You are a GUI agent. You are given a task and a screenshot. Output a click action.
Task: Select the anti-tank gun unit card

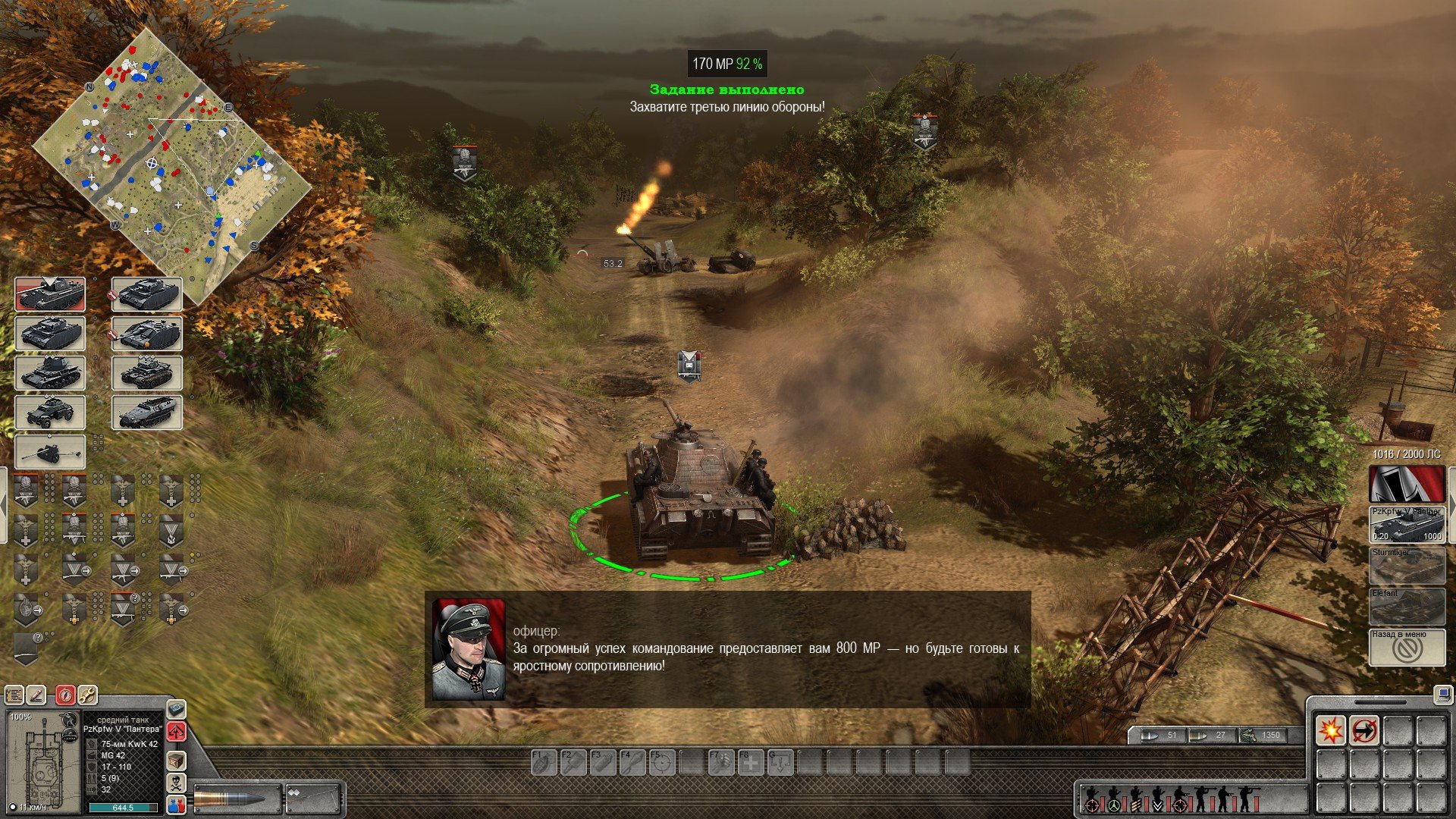point(50,452)
